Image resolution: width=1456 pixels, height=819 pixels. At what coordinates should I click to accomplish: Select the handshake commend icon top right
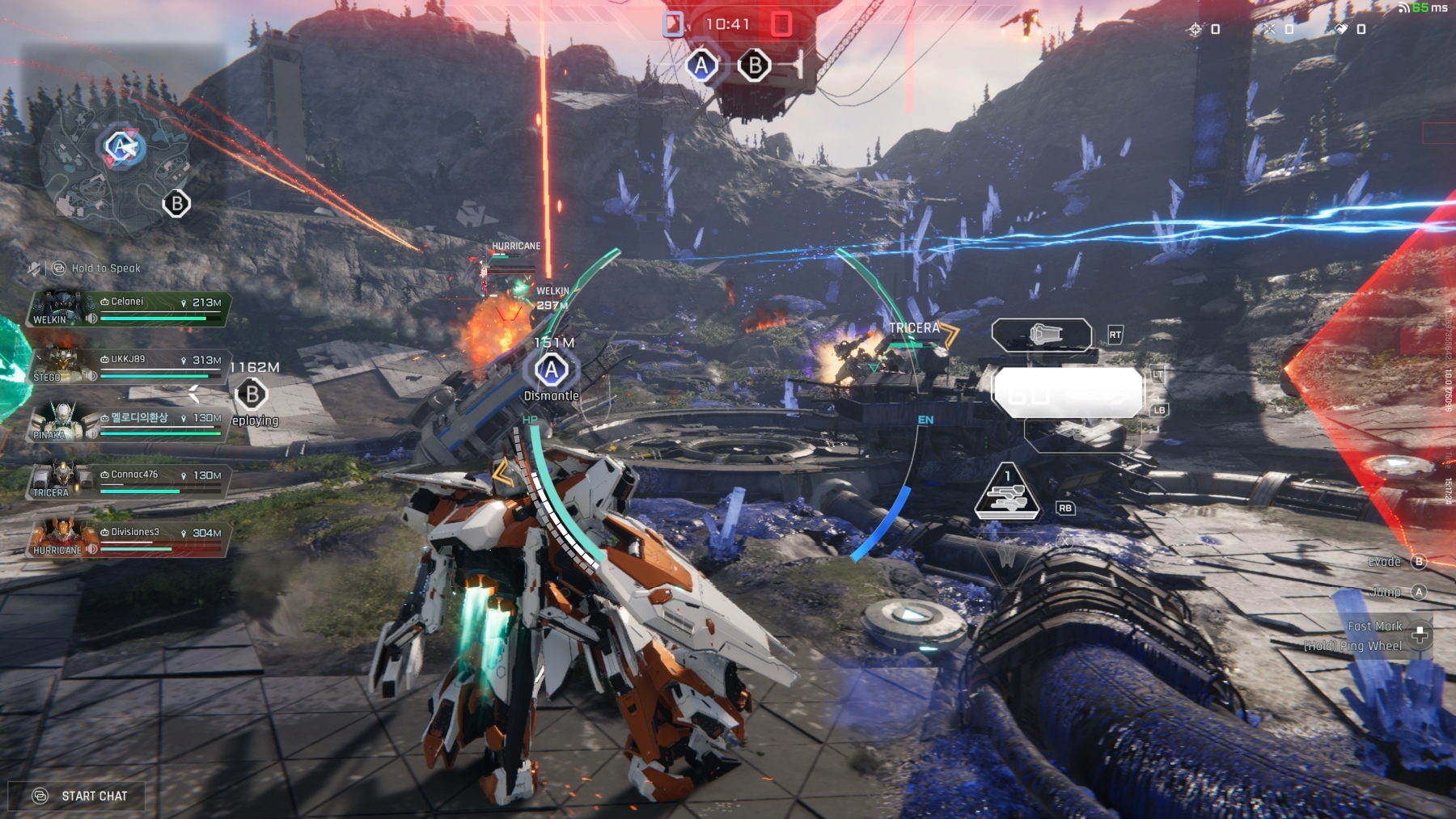click(x=1342, y=30)
